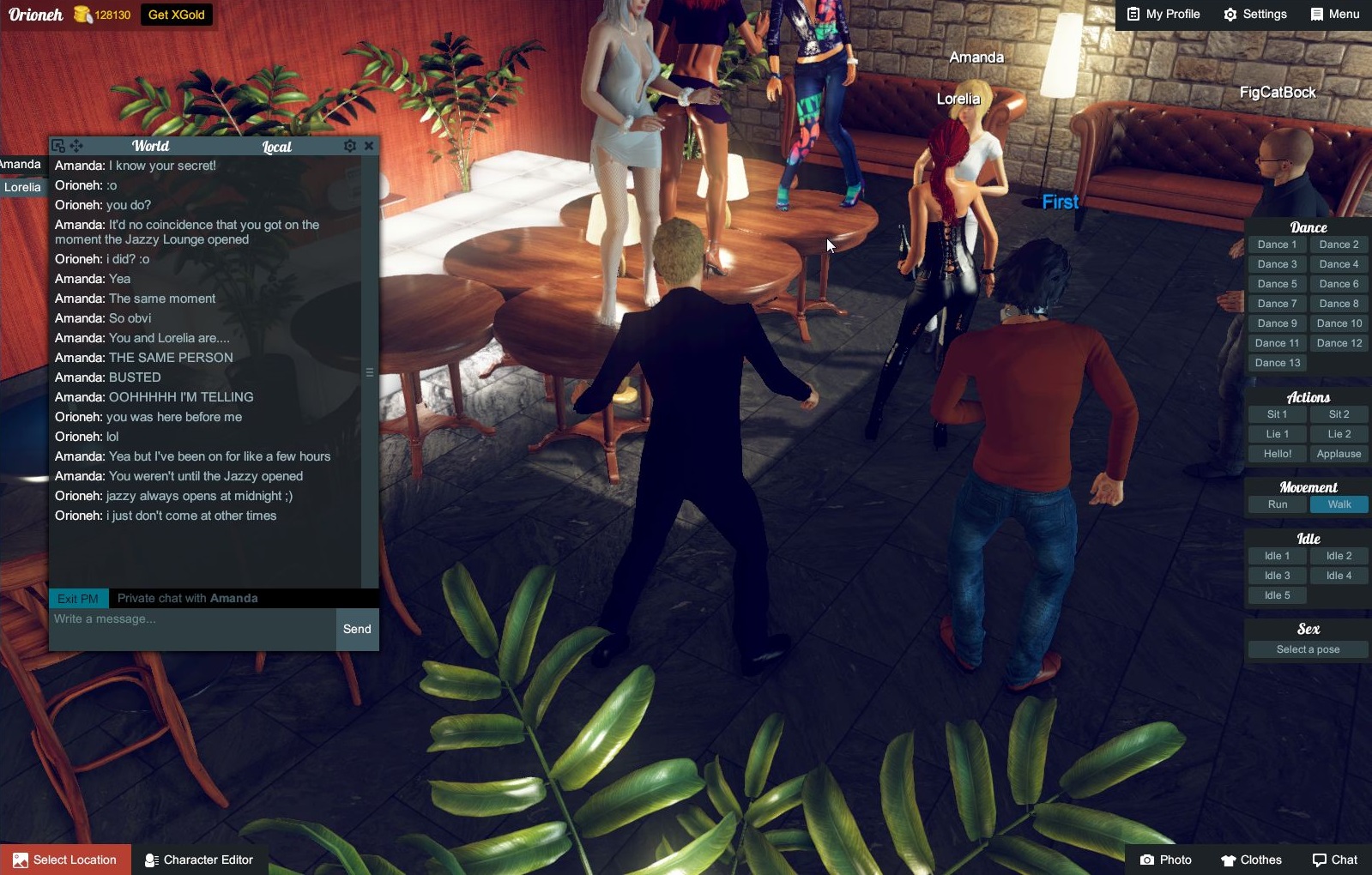This screenshot has height=875, width=1372.
Task: Open the Settings menu
Action: pyautogui.click(x=1254, y=15)
